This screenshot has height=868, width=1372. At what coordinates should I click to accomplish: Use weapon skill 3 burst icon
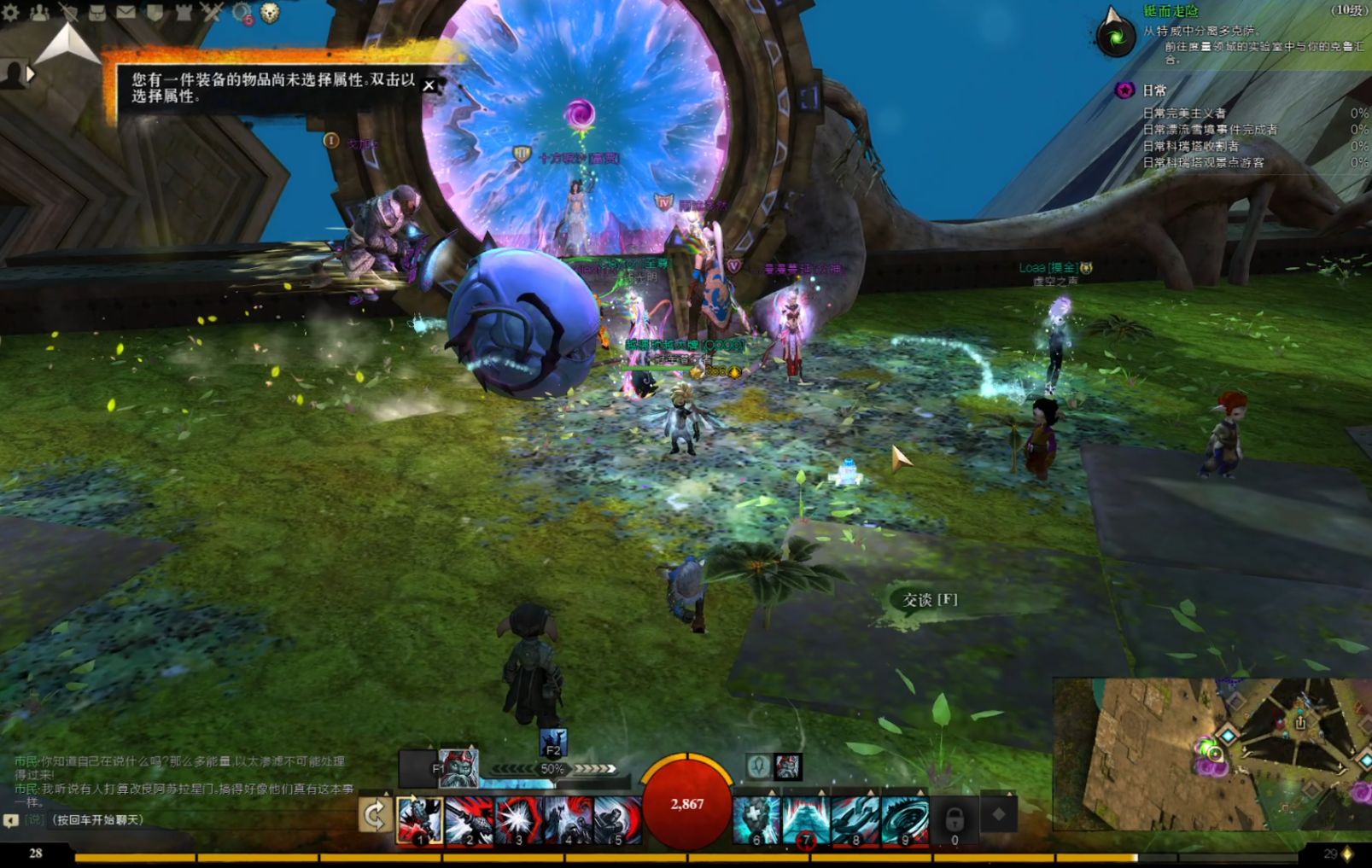(x=518, y=821)
